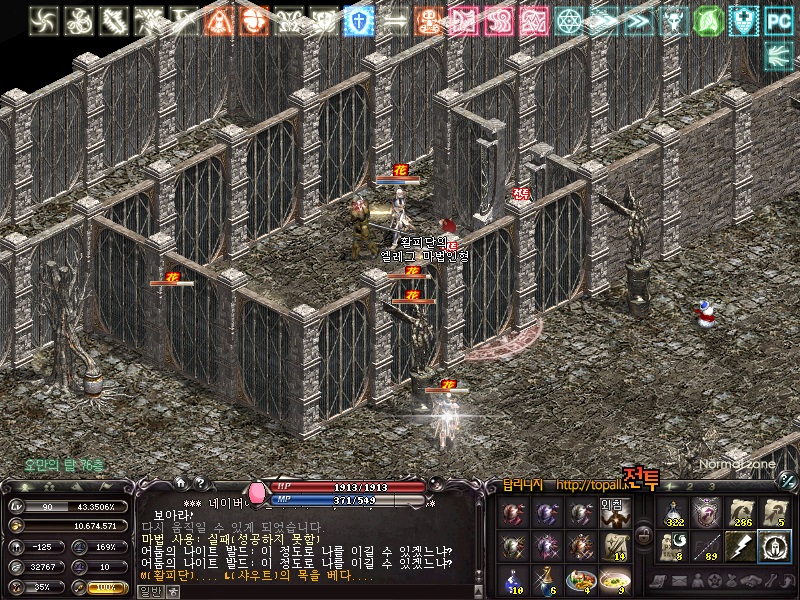The height and width of the screenshot is (600, 800).
Task: Select the 일반 chat tab
Action: coord(148,591)
